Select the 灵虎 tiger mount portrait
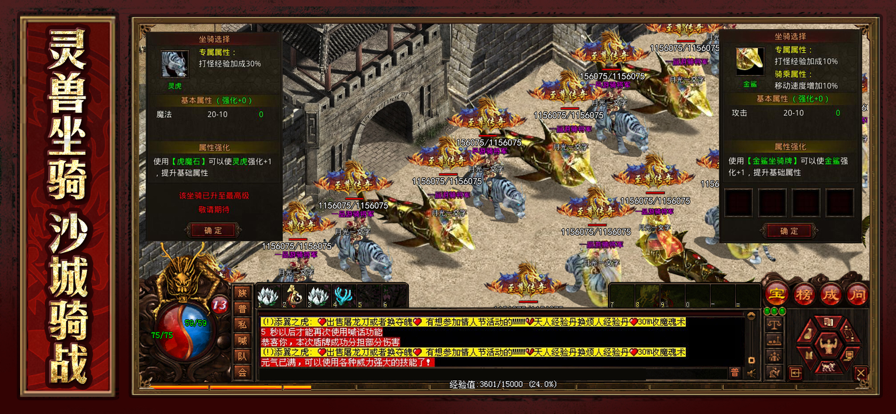This screenshot has width=896, height=414. [x=175, y=64]
